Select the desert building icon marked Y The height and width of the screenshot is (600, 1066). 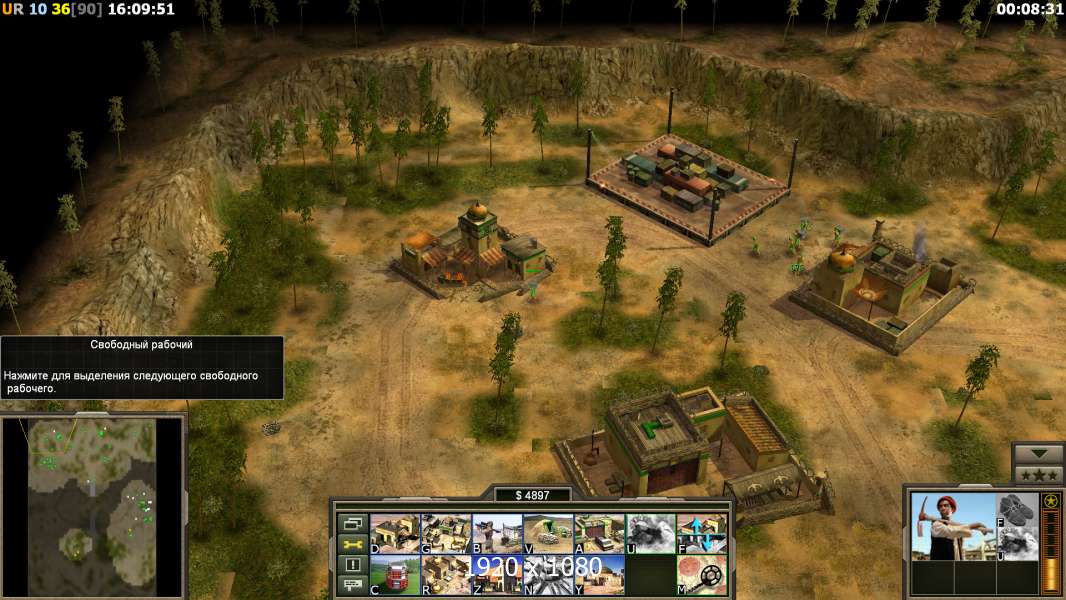coord(599,575)
